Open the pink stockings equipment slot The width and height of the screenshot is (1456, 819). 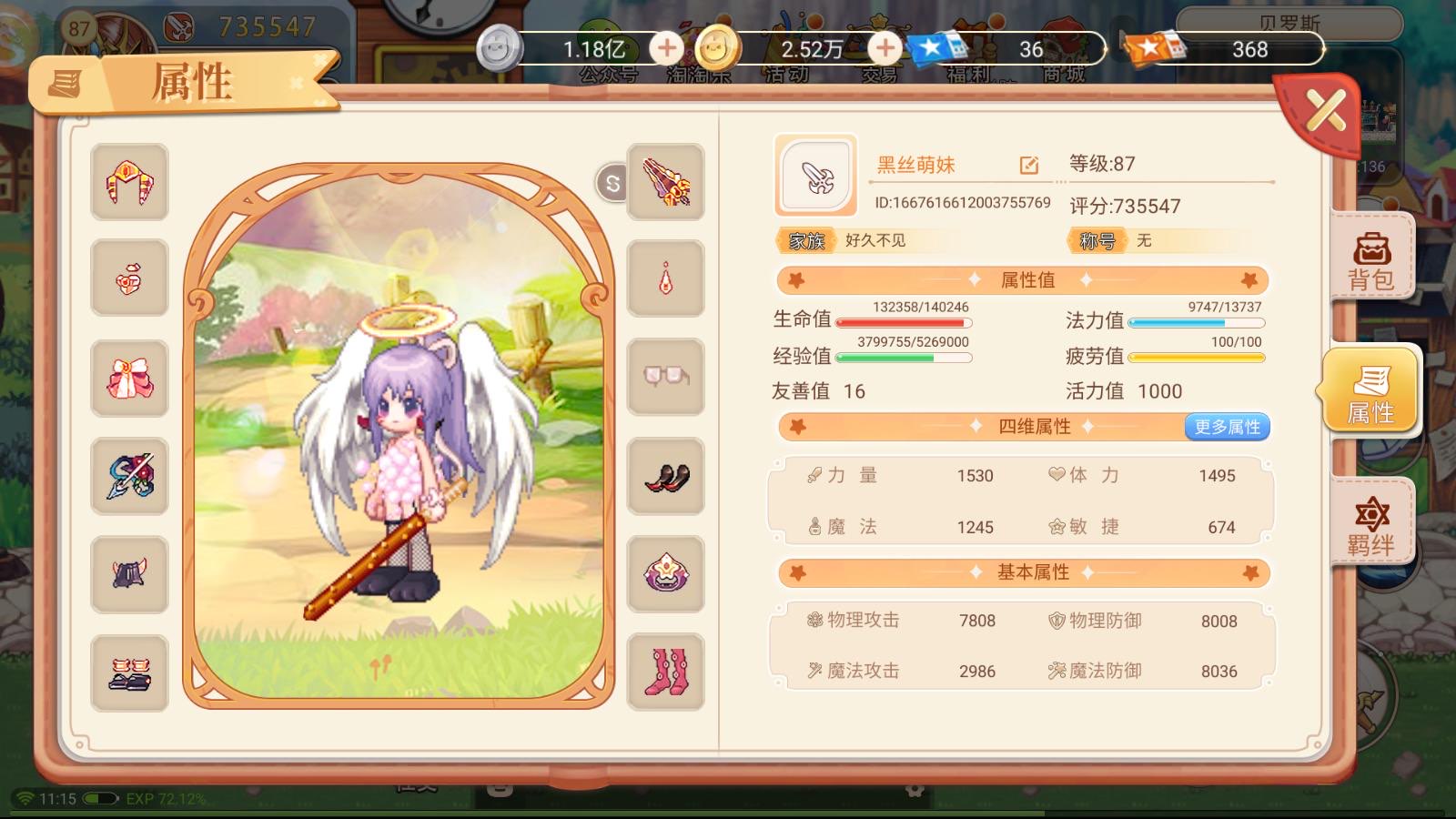click(x=665, y=671)
